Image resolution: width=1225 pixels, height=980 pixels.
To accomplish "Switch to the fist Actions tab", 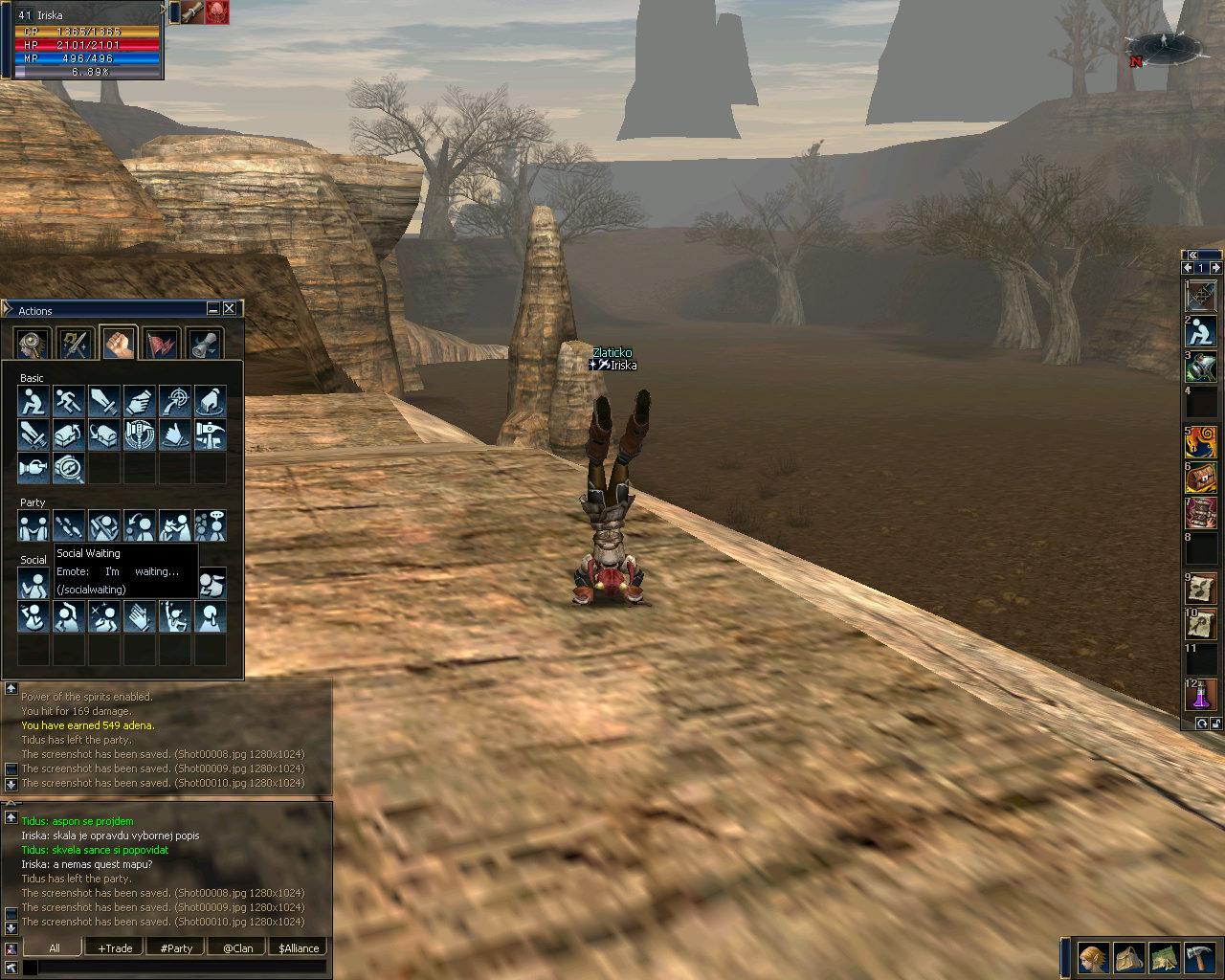I will tap(119, 344).
